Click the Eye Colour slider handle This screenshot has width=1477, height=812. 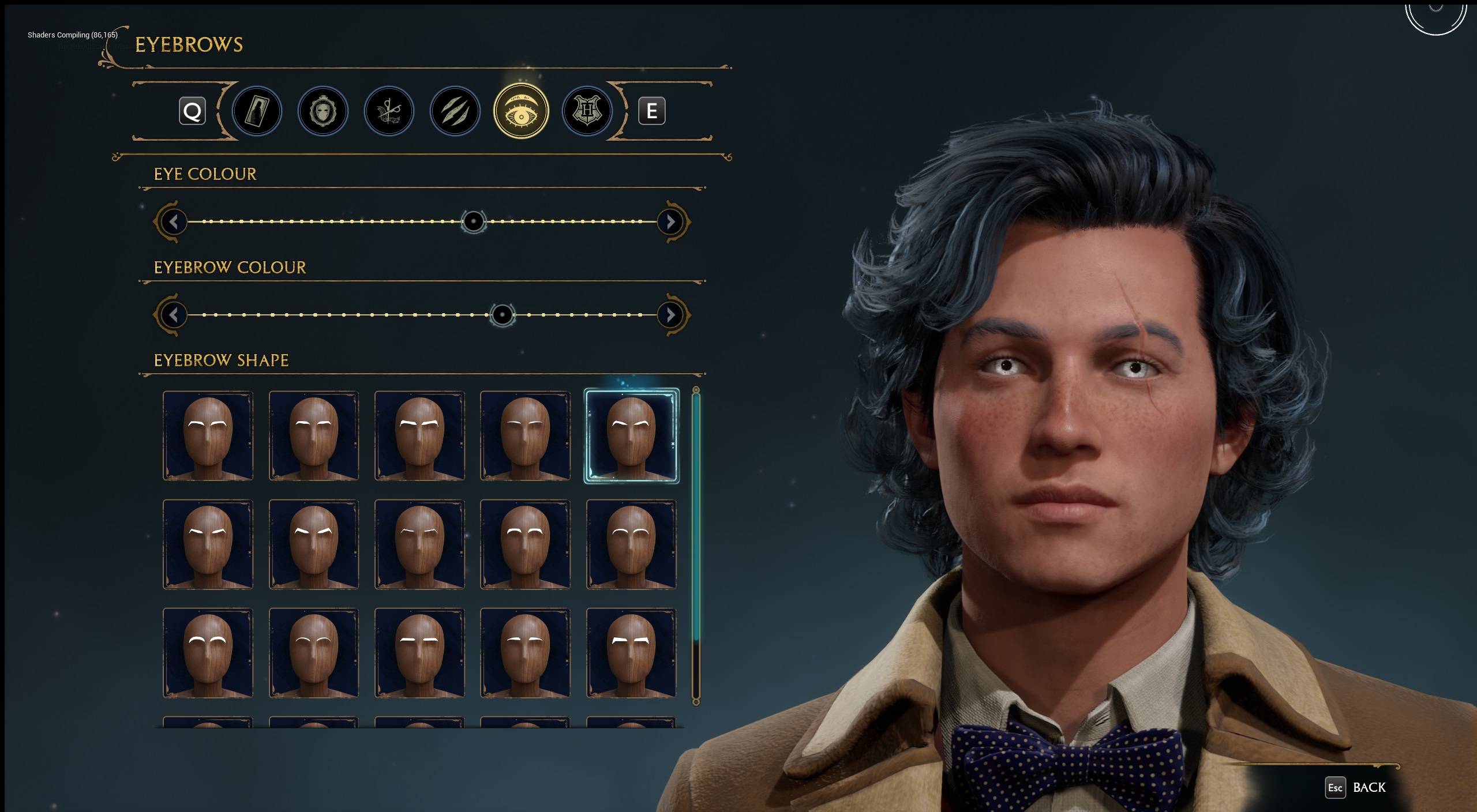coord(474,222)
